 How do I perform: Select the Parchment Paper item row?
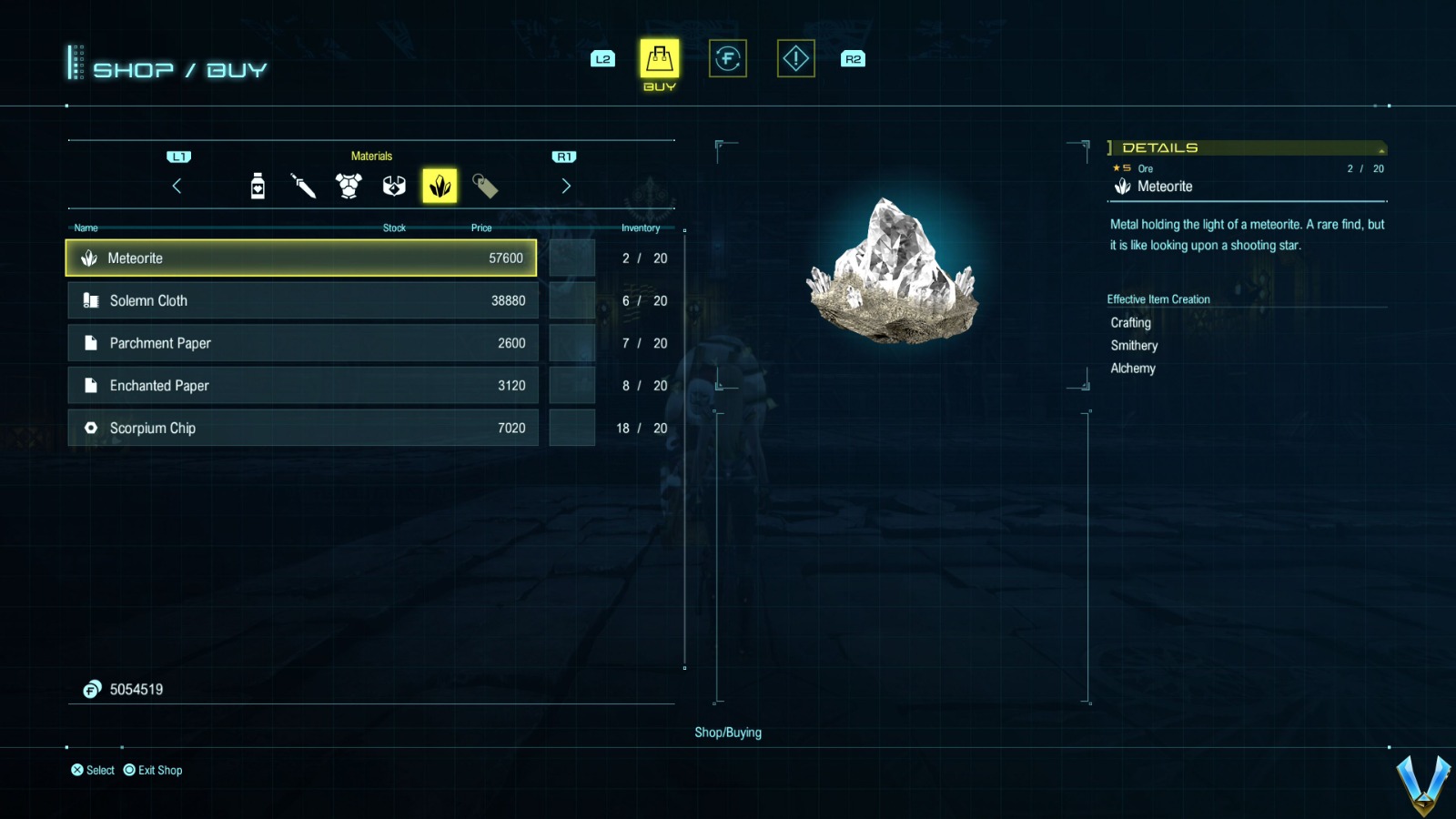(x=303, y=343)
